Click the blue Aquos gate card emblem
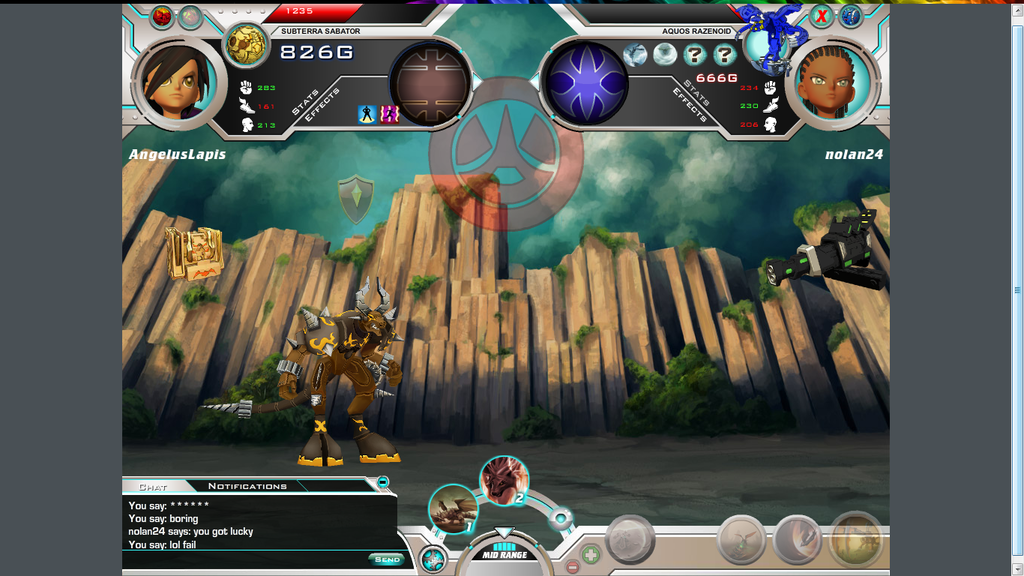This screenshot has height=576, width=1024. (584, 83)
